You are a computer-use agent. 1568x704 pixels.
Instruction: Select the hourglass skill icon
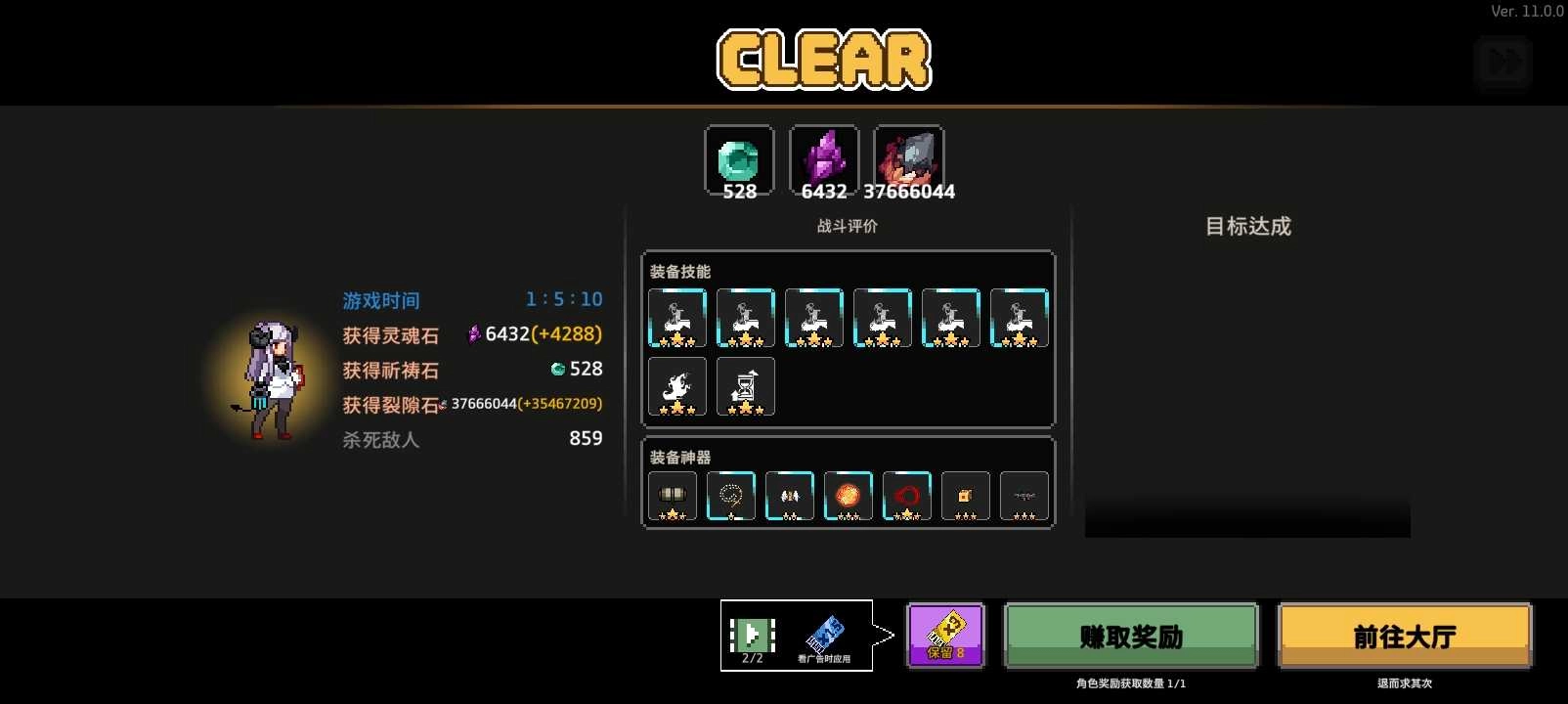(745, 385)
